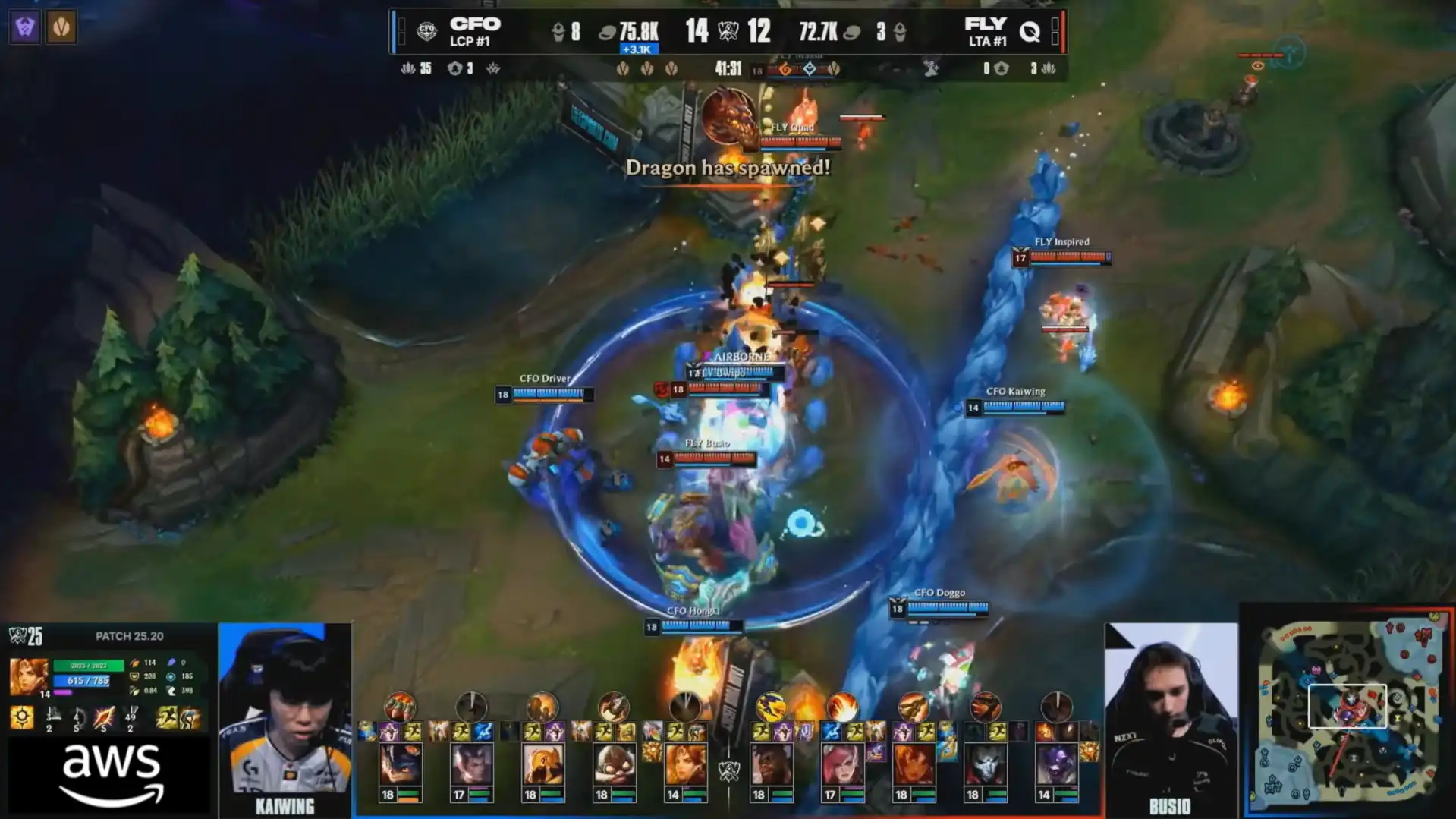Select Corki's portrait in the bottom scoreboard
The image size is (1456, 819).
tap(614, 764)
